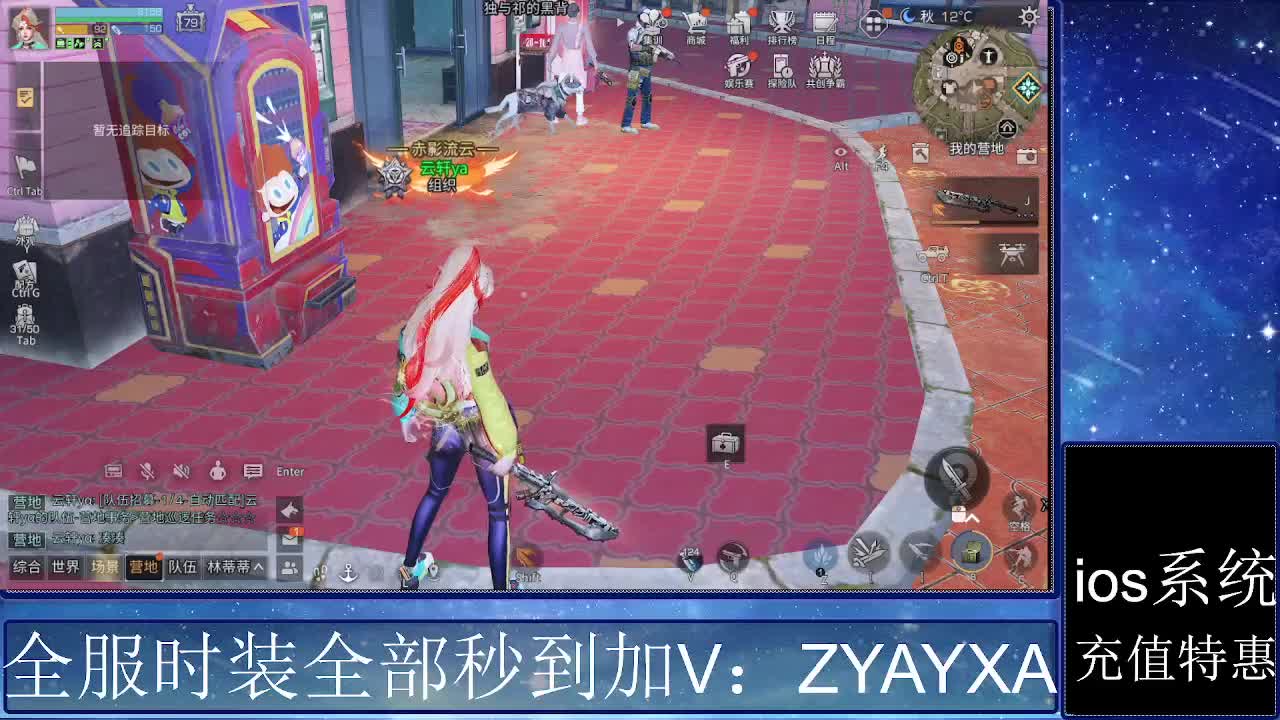The height and width of the screenshot is (720, 1280).
Task: Mute voice chat with the microphone icon
Action: (147, 471)
